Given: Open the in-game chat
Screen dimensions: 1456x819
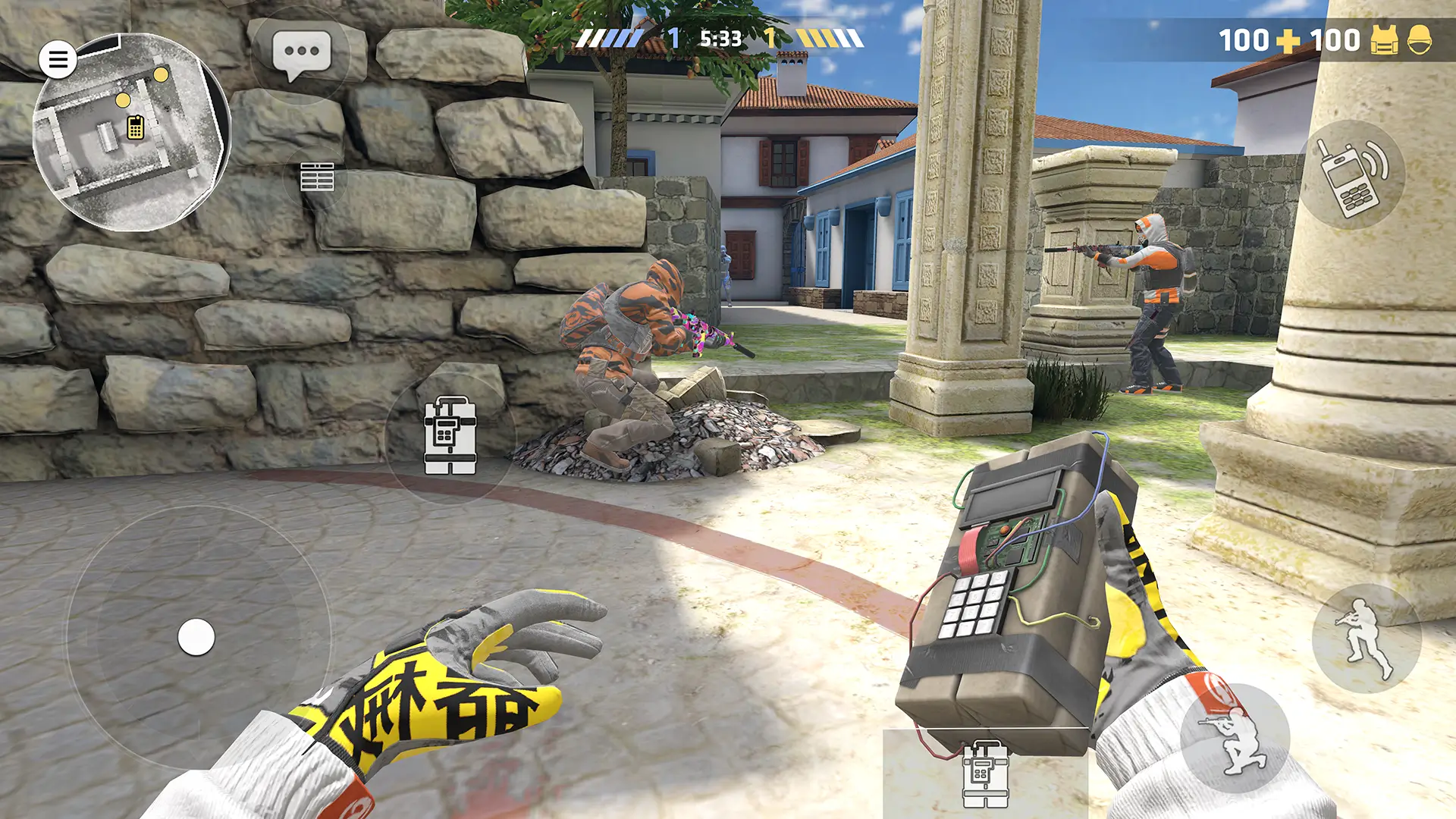Looking at the screenshot, I should [302, 52].
